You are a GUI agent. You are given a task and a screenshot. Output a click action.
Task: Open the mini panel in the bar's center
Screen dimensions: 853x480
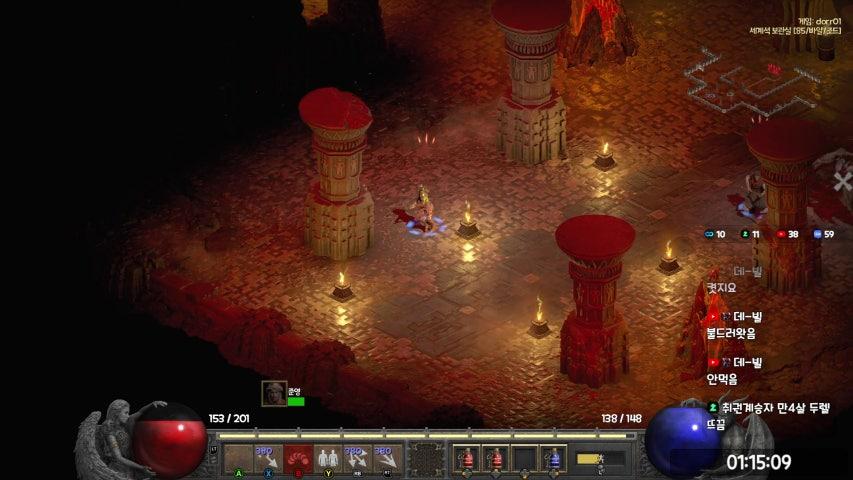[x=426, y=459]
